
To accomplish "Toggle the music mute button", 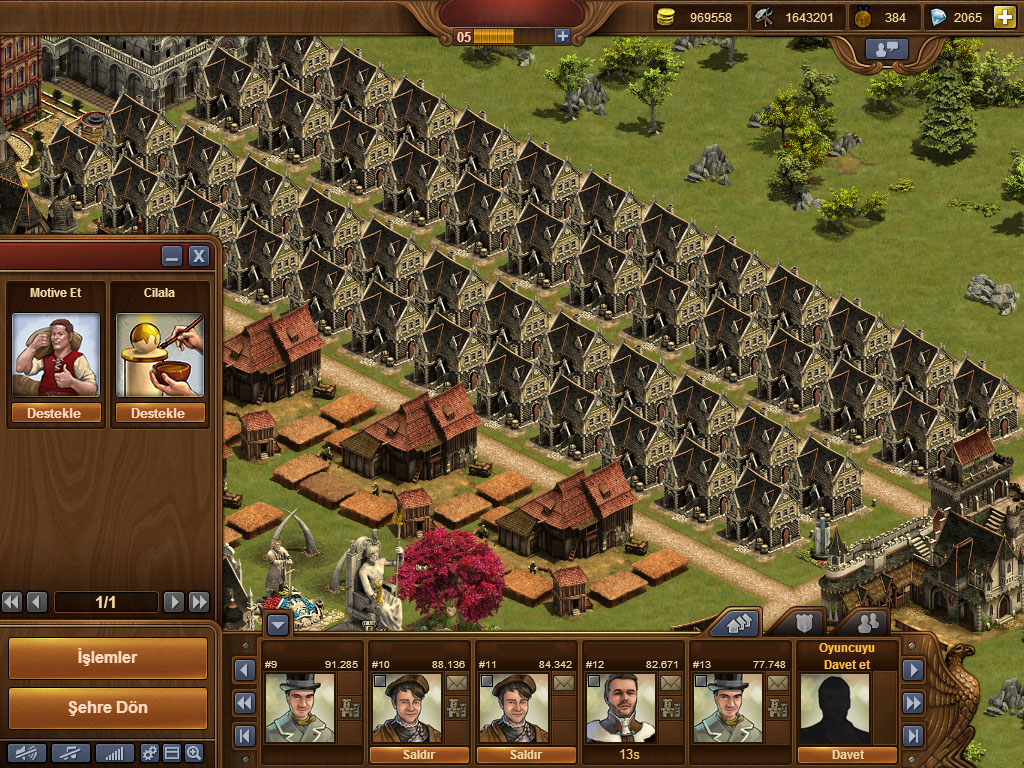I will pyautogui.click(x=70, y=753).
